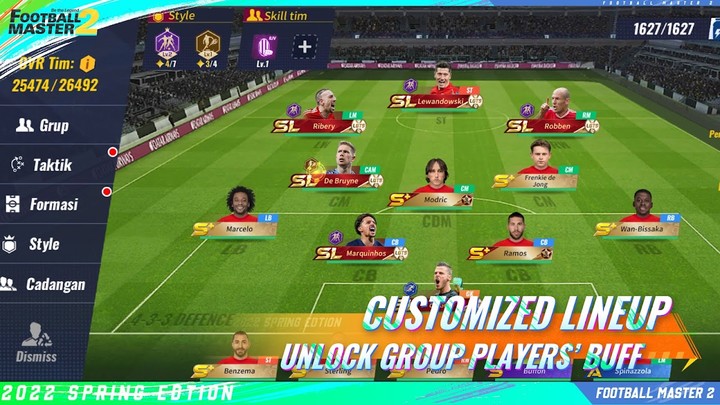Select the Formasi menu entry
The image size is (720, 405).
tap(50, 204)
